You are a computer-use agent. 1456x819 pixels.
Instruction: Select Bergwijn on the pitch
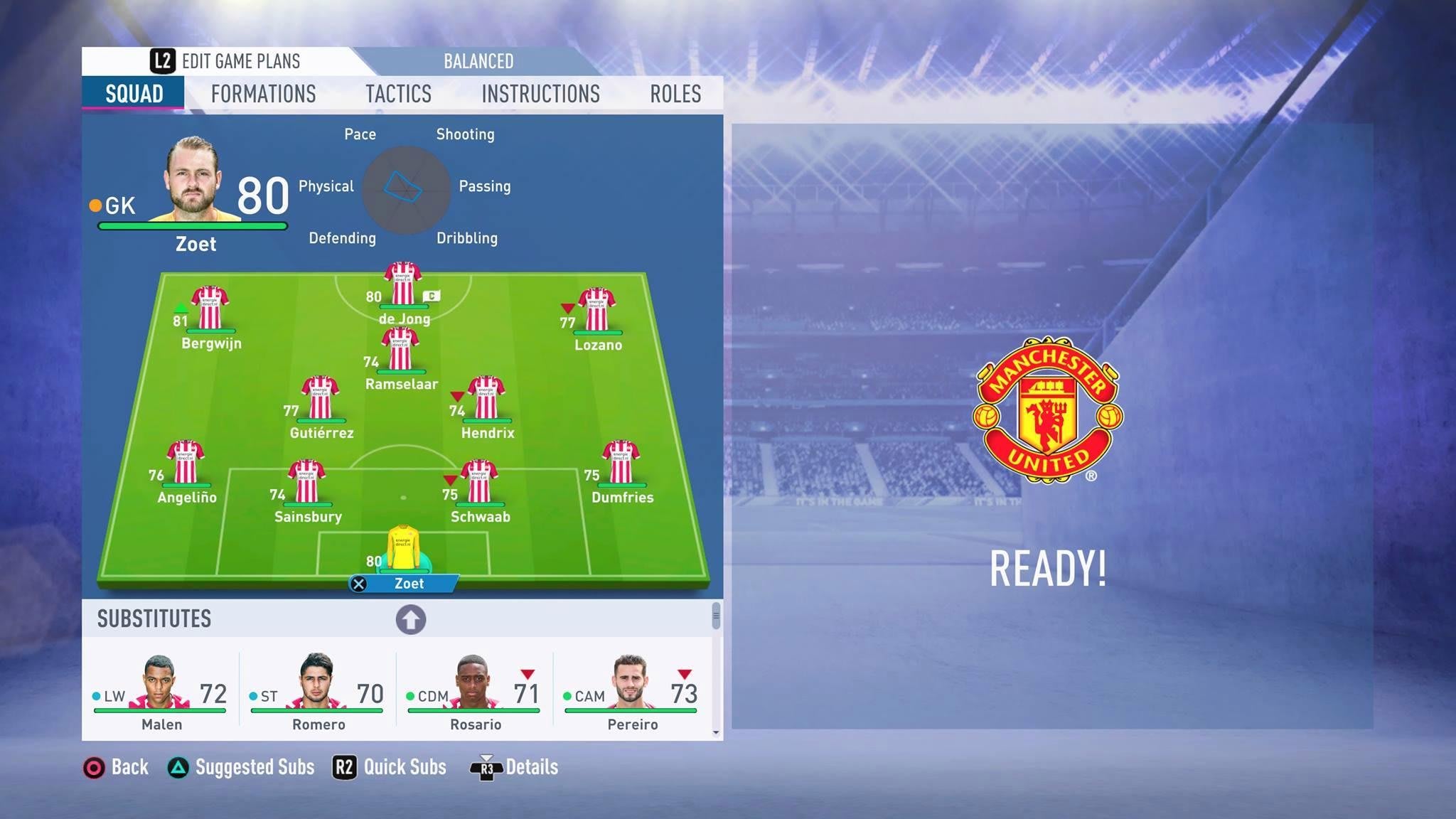point(210,308)
